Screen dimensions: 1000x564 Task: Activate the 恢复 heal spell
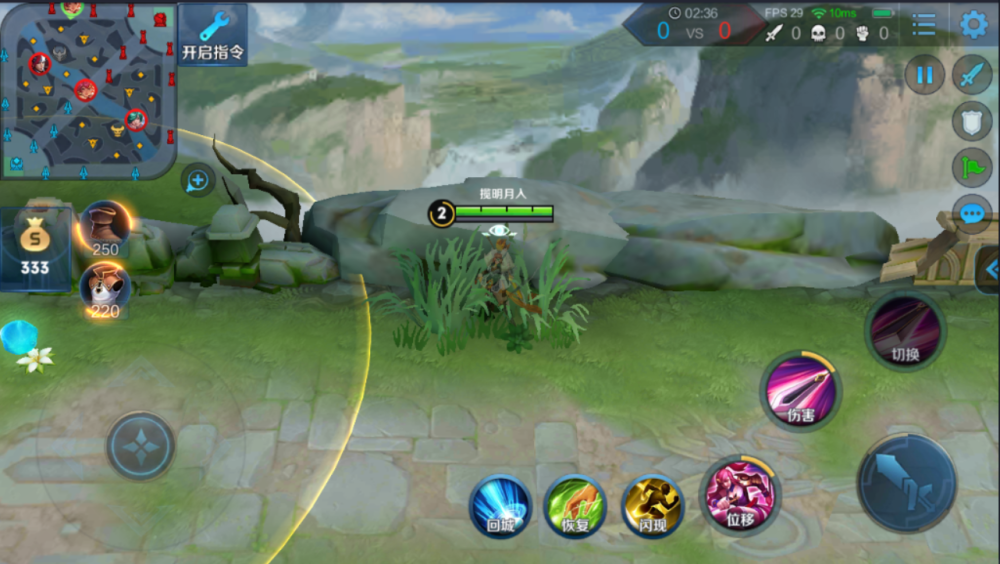(x=575, y=506)
